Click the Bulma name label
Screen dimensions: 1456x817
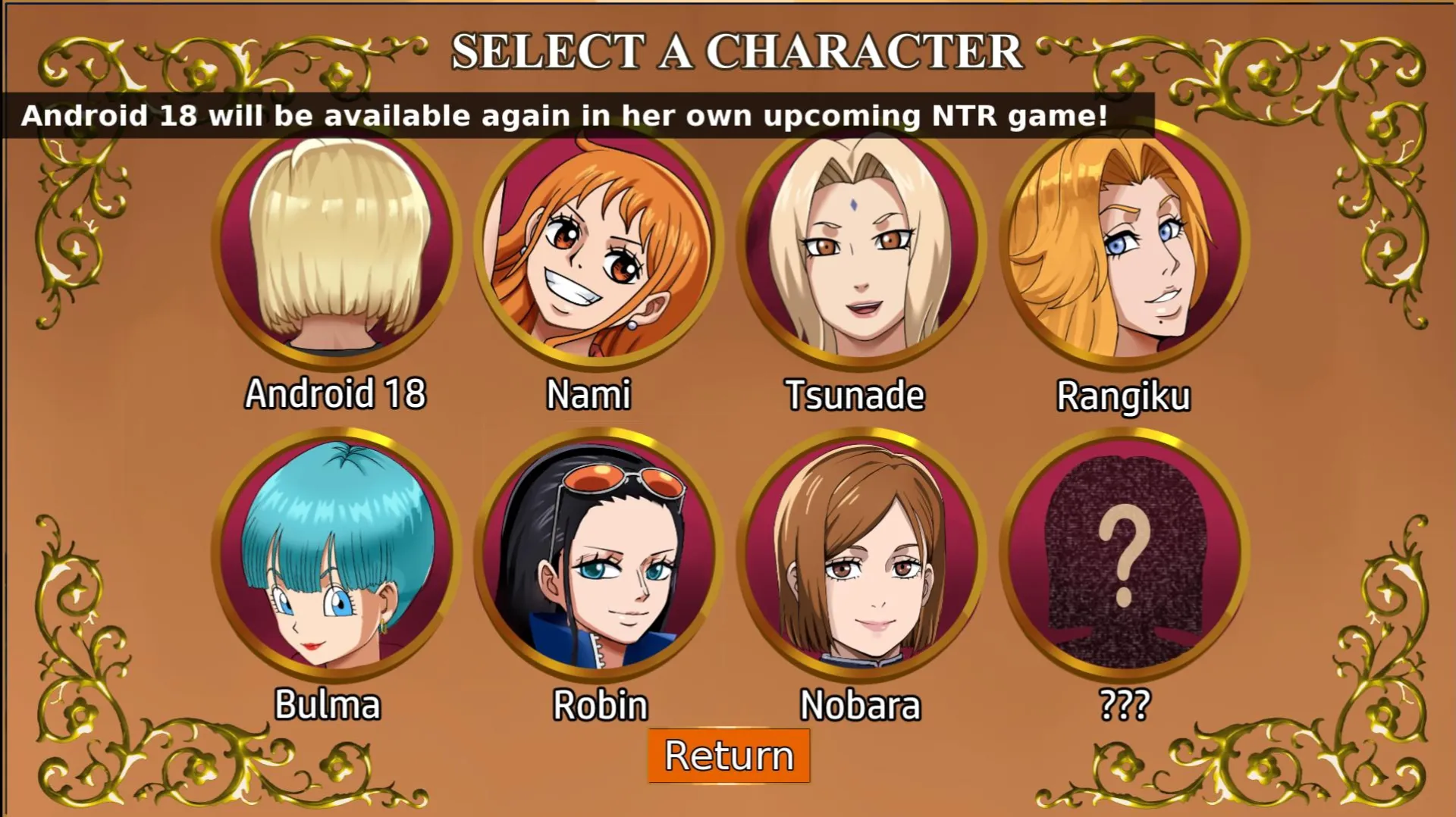coord(328,705)
